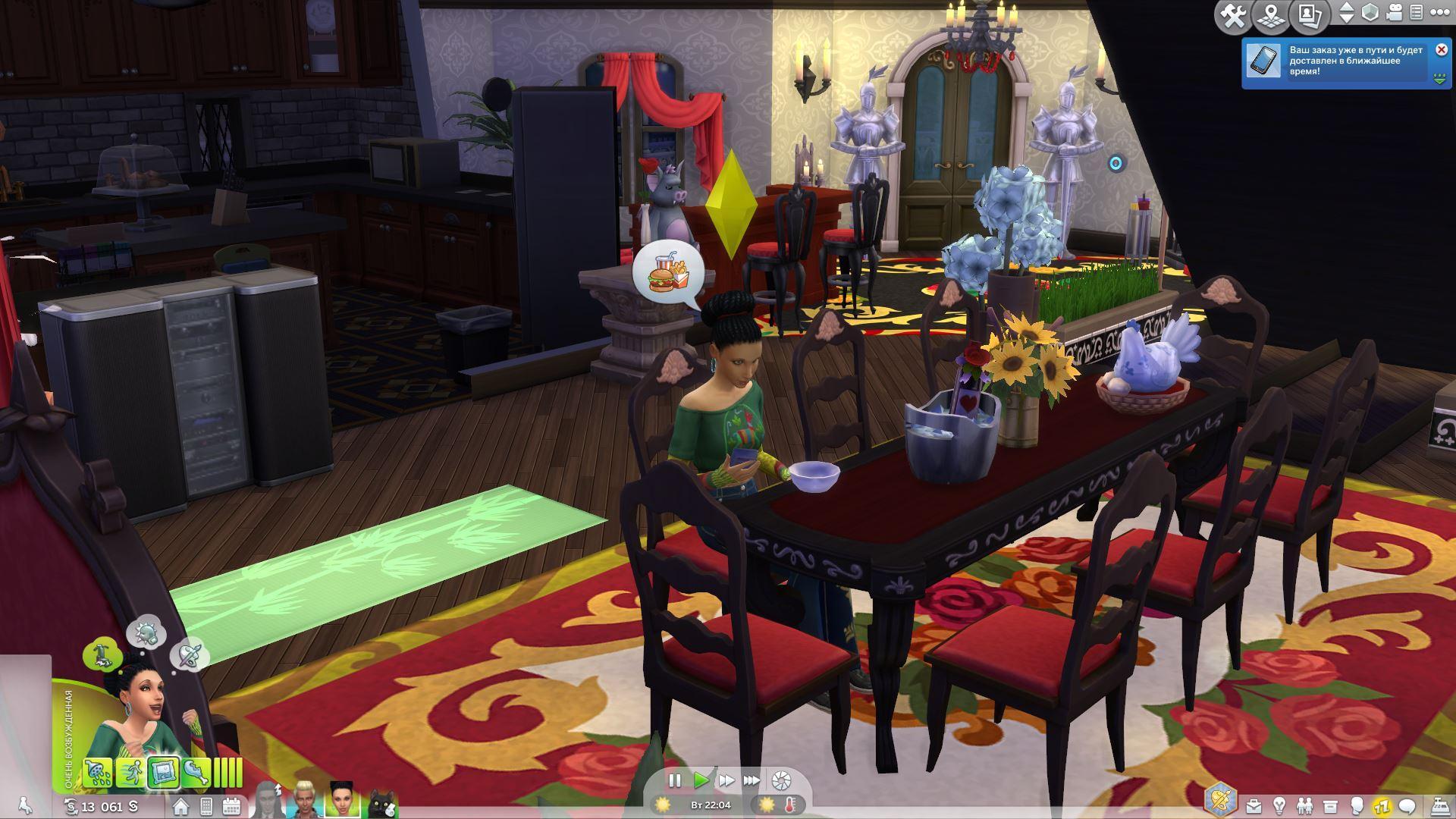Toggle the walls view cube

click(x=1370, y=13)
